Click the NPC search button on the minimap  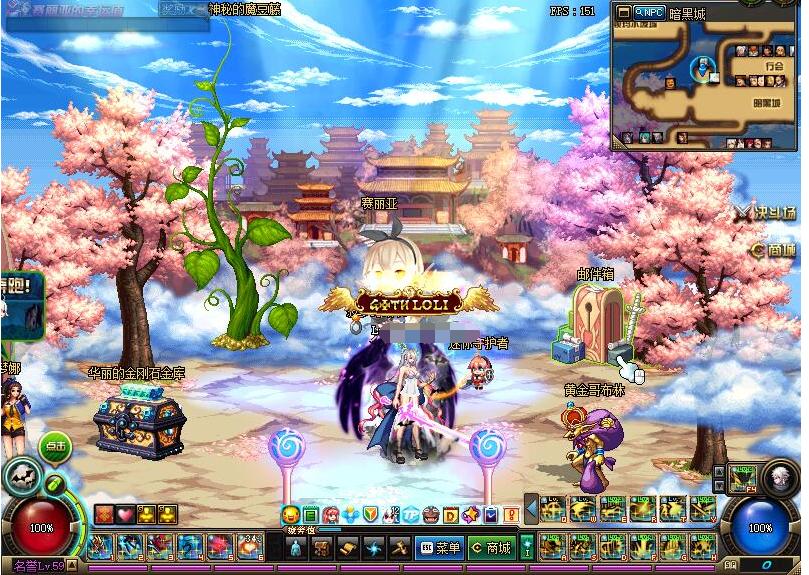pos(649,12)
